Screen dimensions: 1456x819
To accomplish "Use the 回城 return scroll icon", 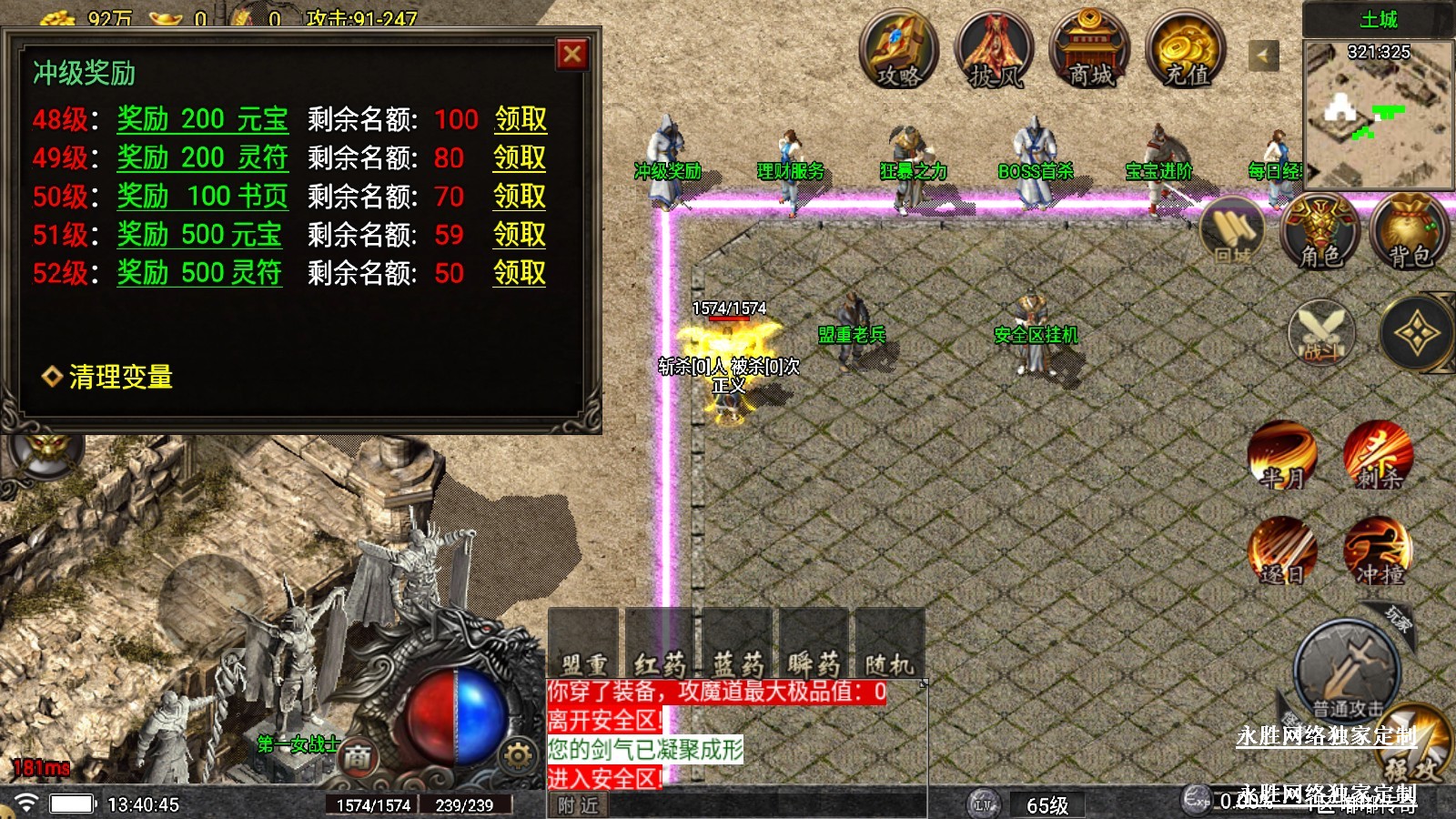I will pos(1233,234).
